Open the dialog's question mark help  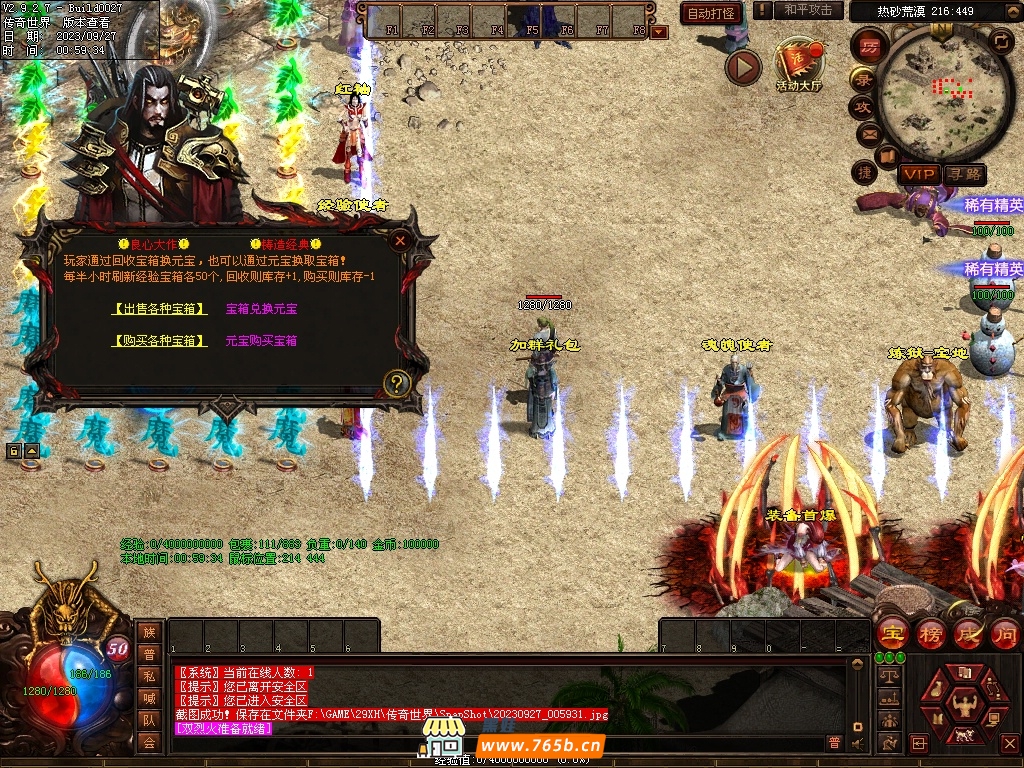click(397, 382)
